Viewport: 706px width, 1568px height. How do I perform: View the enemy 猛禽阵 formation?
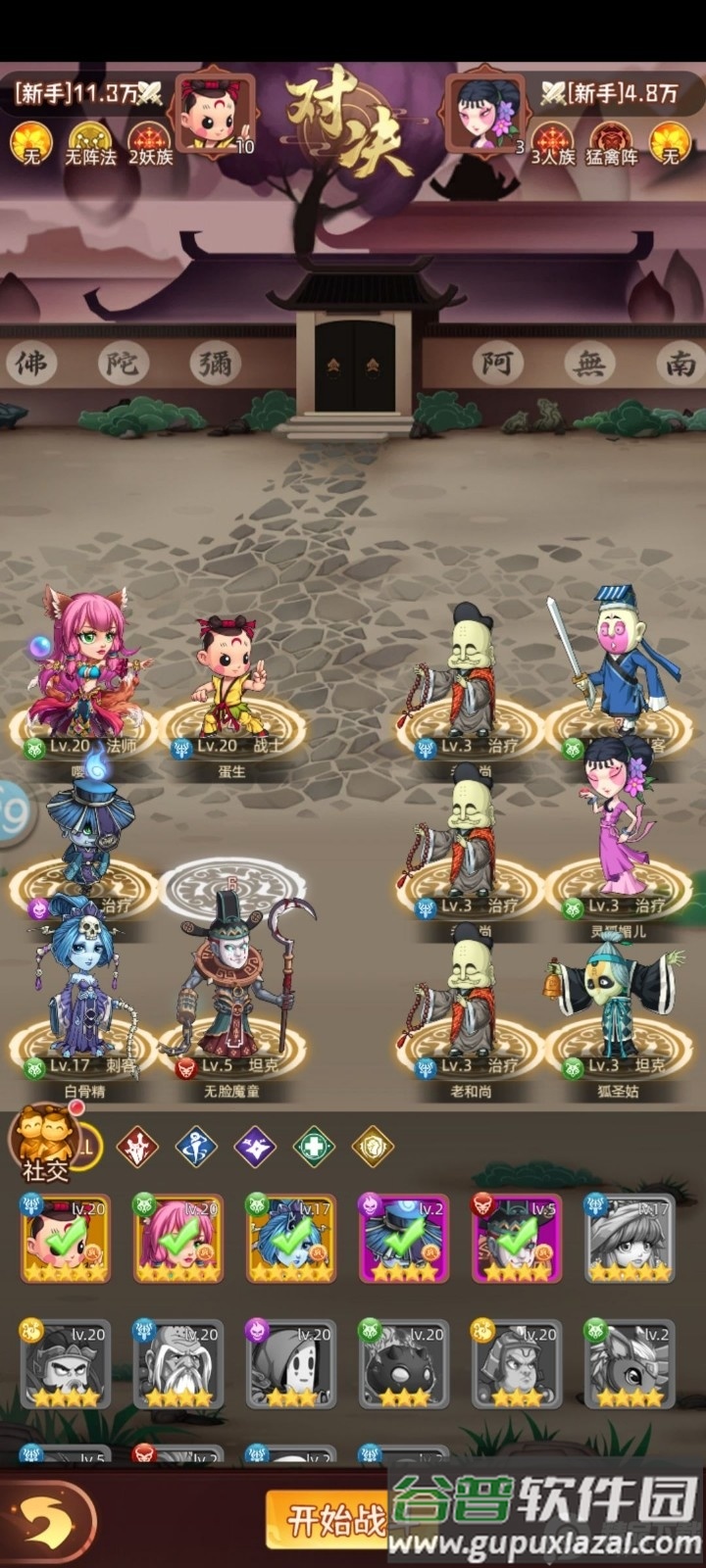612,142
